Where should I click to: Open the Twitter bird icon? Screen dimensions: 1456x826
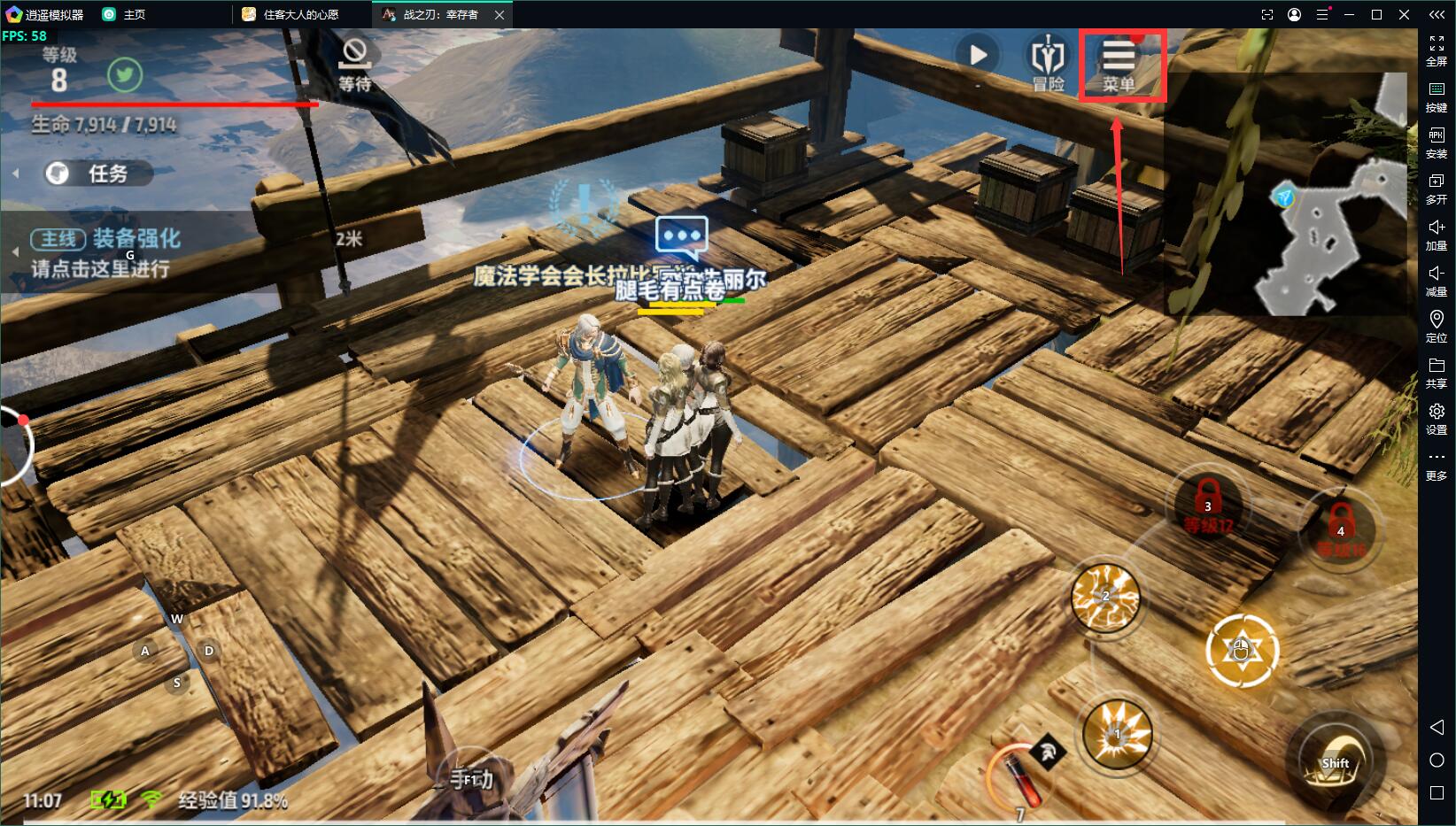(125, 75)
